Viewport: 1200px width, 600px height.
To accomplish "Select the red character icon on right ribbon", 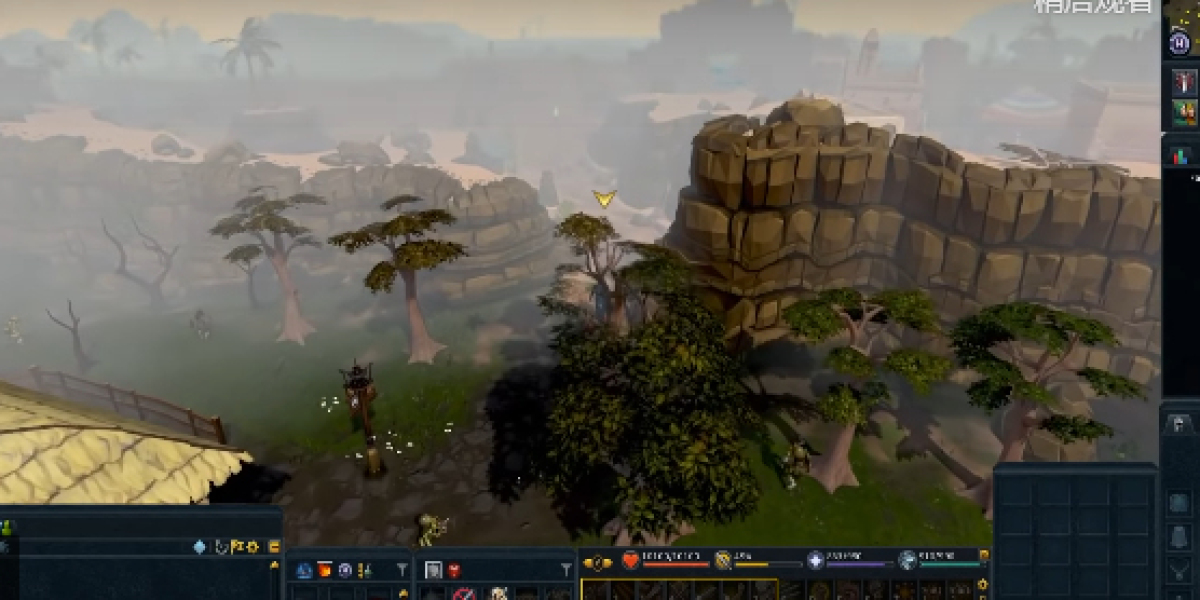I will tap(1184, 82).
